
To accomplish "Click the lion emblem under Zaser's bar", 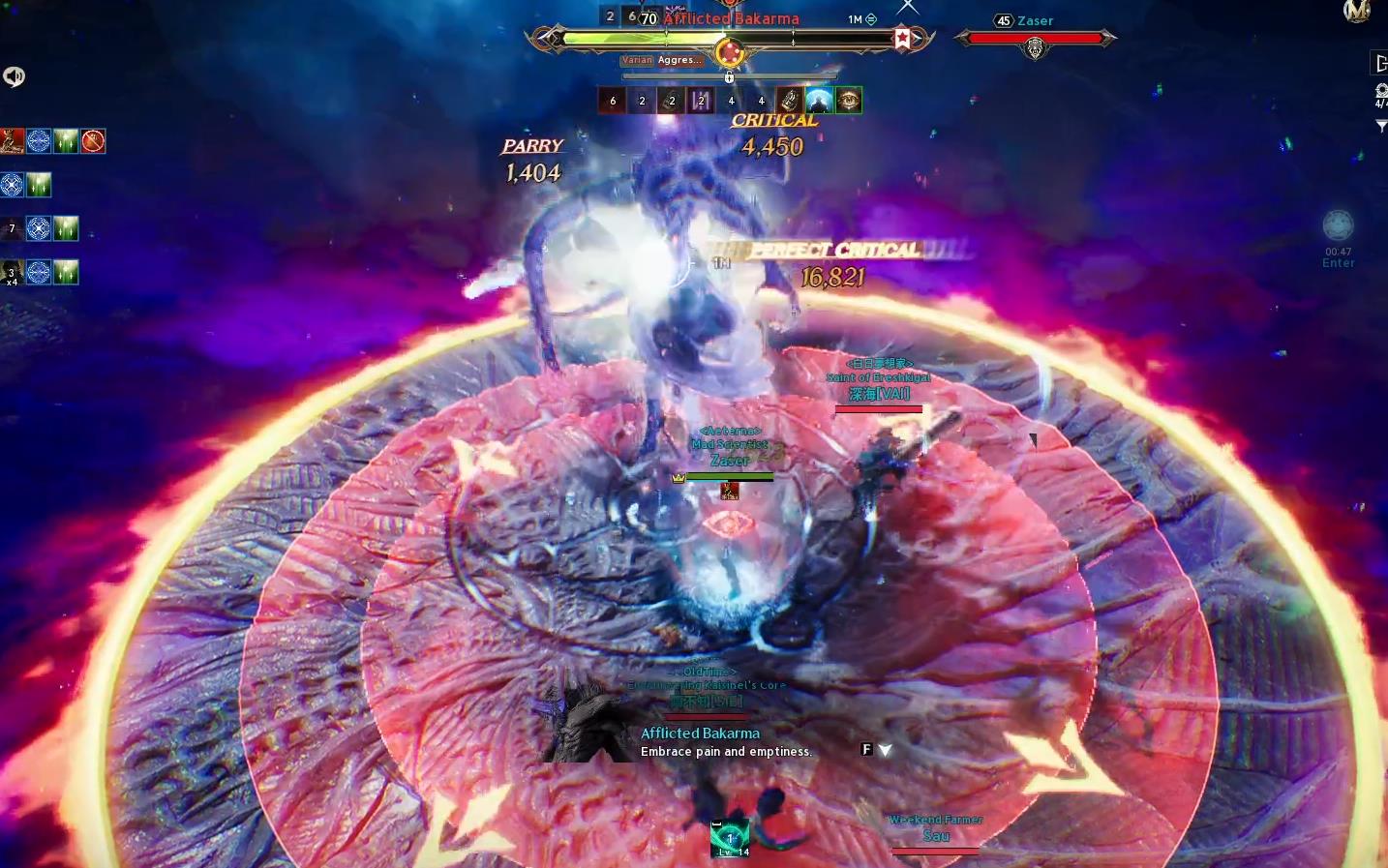I will click(x=1035, y=48).
